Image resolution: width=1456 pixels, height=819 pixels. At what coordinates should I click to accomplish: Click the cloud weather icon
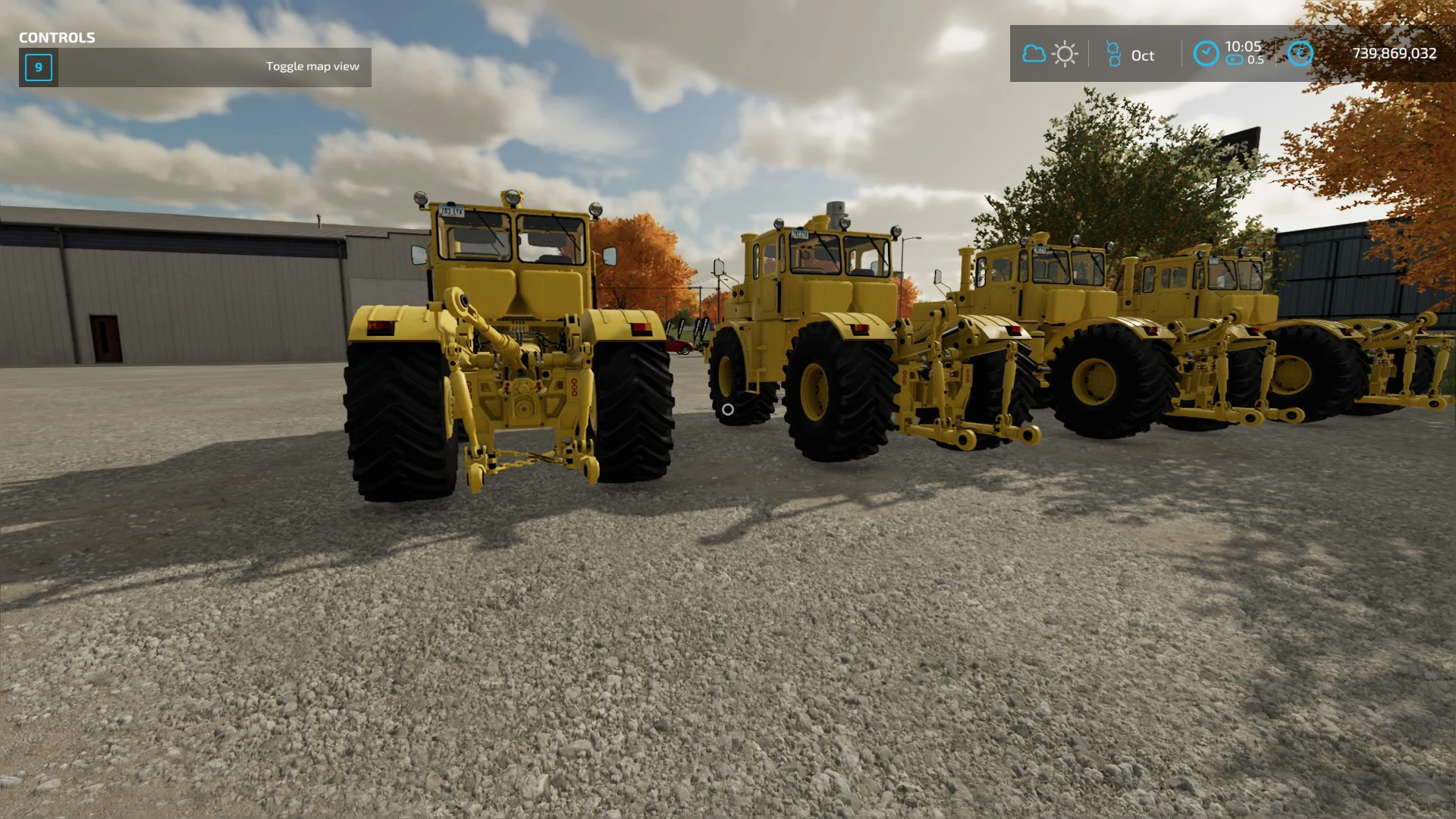1034,53
